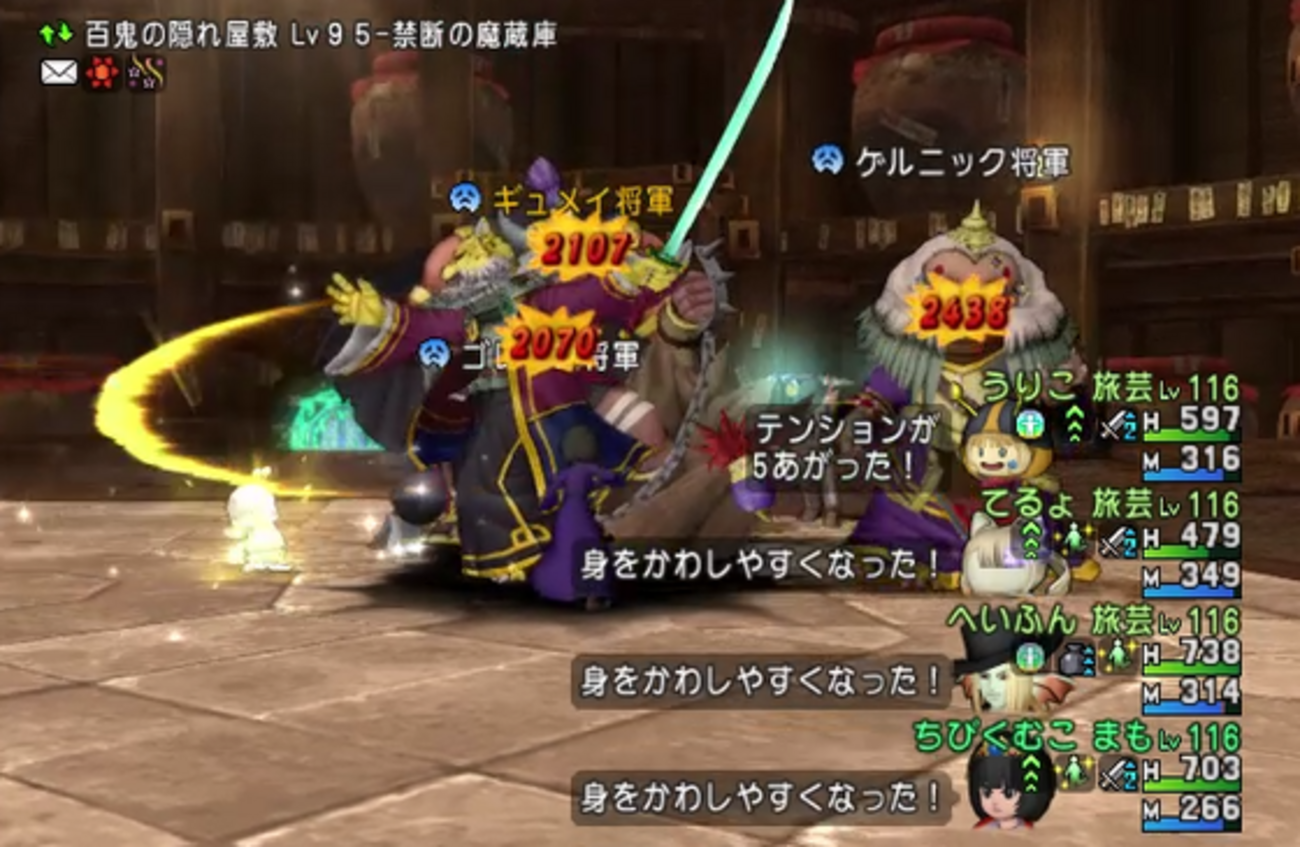1300x847 pixels.
Task: Select the shield buff icon on うりこ
Action: (x=1031, y=424)
